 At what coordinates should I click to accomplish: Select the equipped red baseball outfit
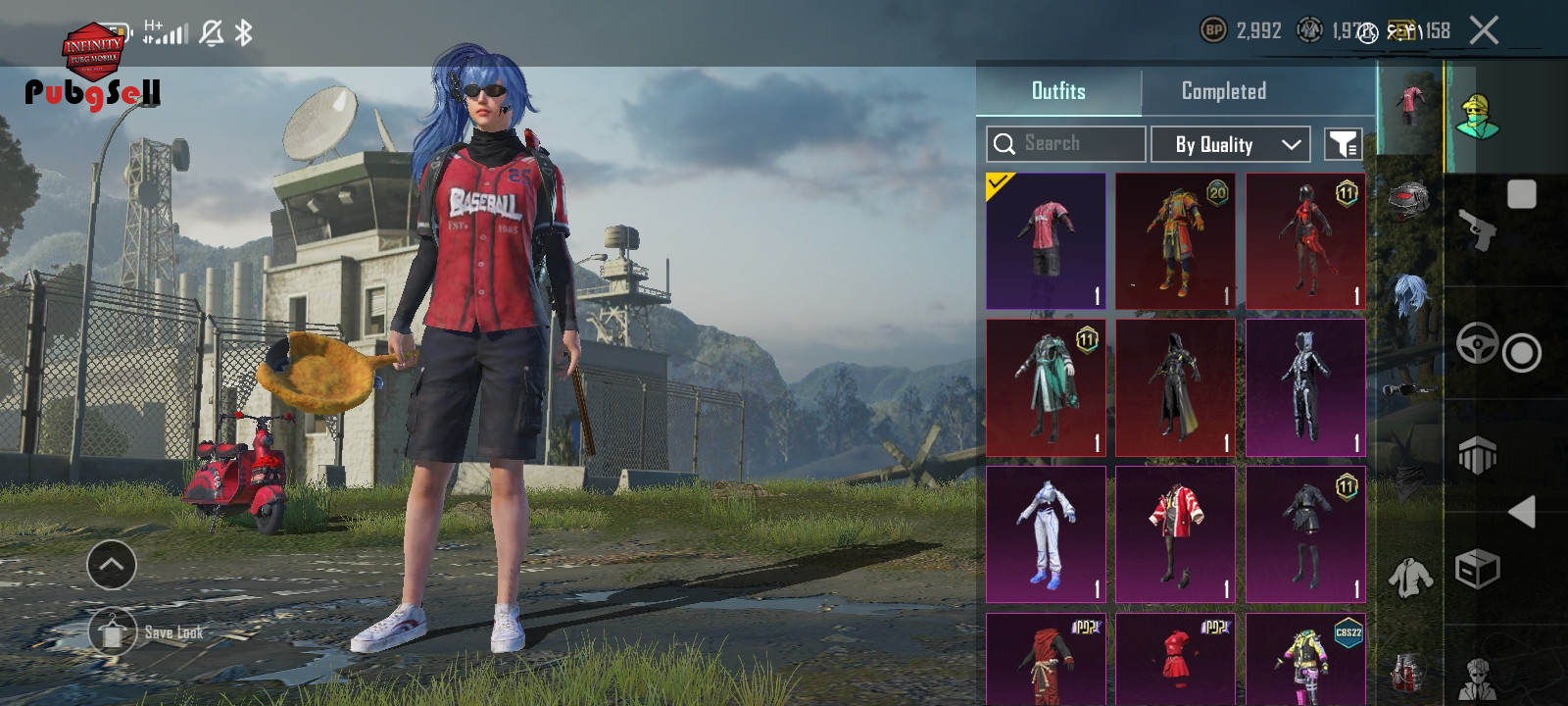tap(1046, 241)
